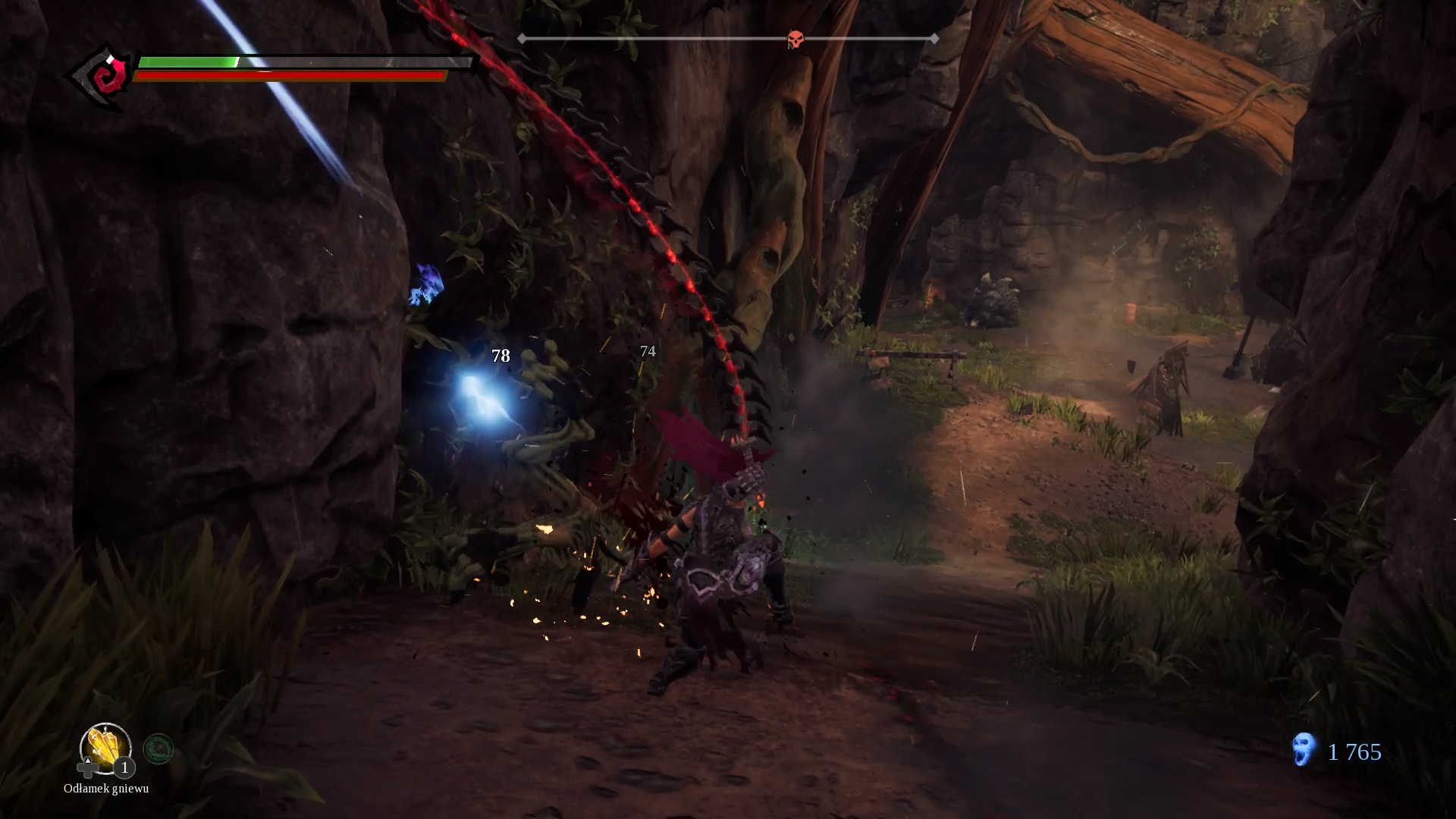The image size is (1456, 819).
Task: Click the dim green round item icon
Action: (158, 749)
